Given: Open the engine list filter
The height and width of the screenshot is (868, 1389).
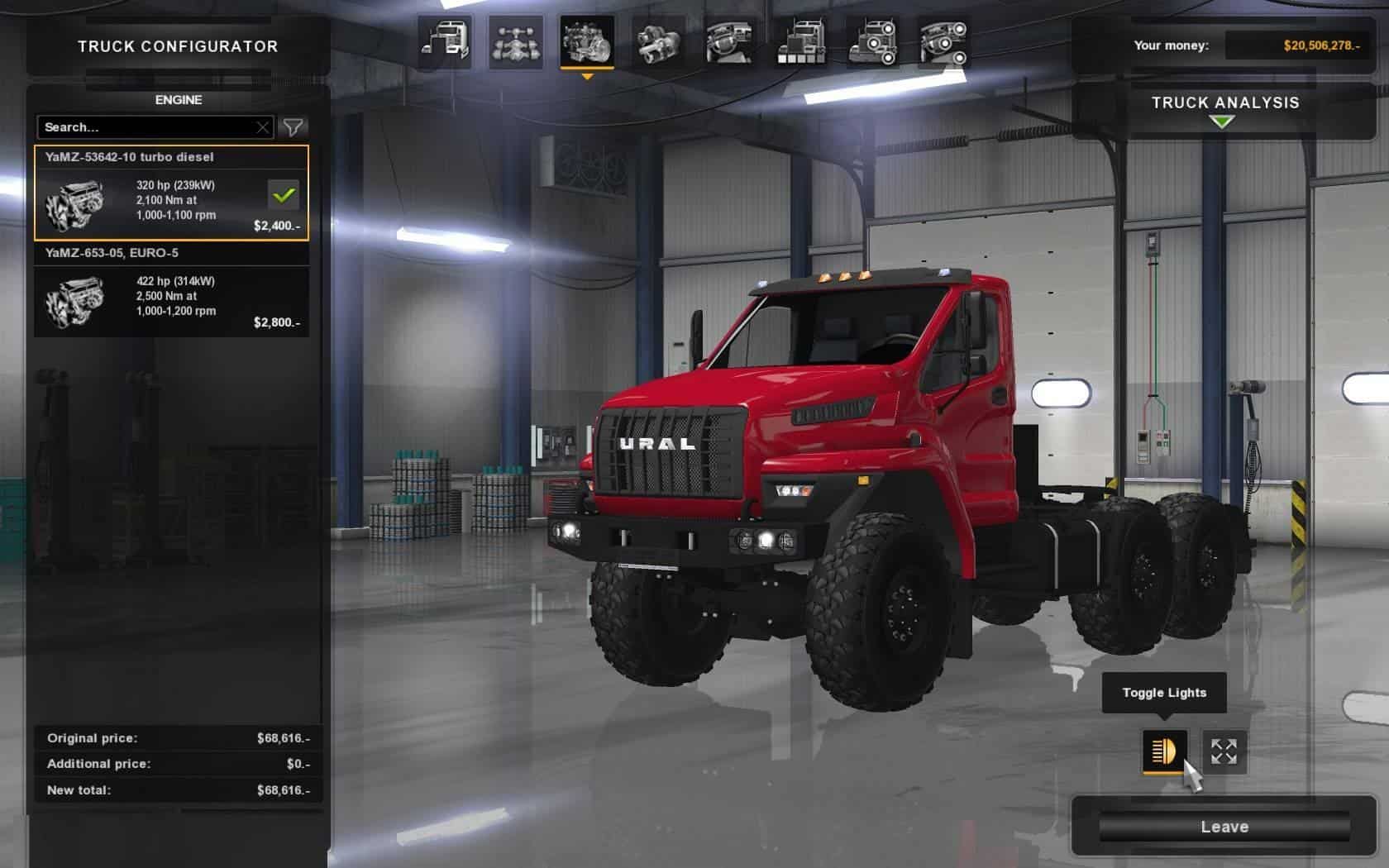Looking at the screenshot, I should tap(293, 127).
